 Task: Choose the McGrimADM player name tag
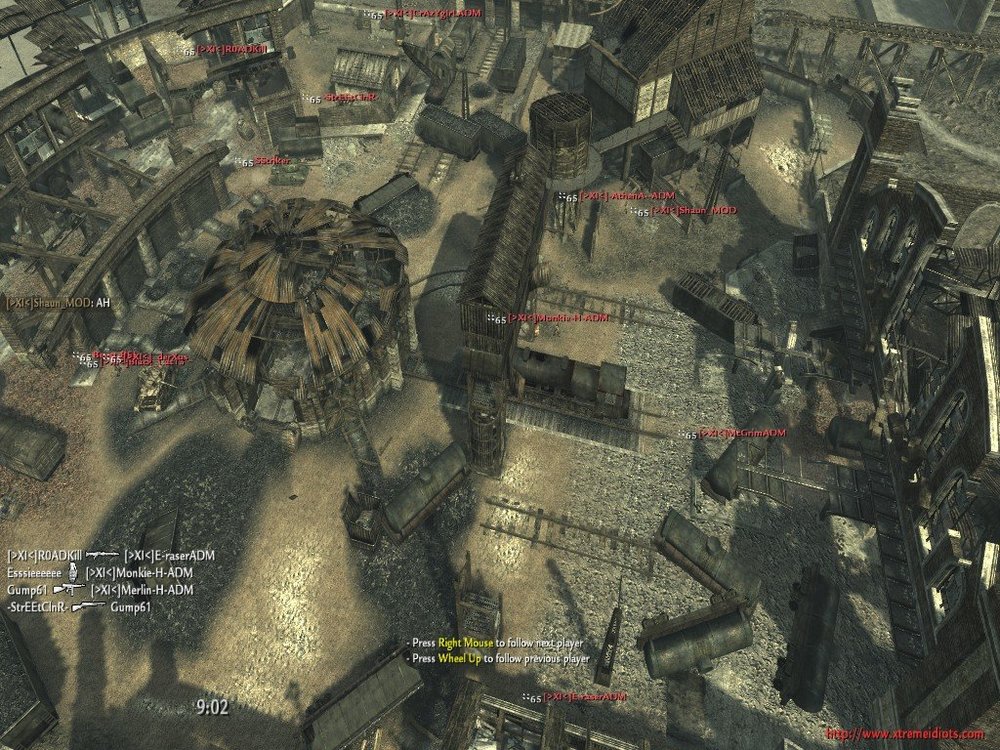tap(742, 434)
